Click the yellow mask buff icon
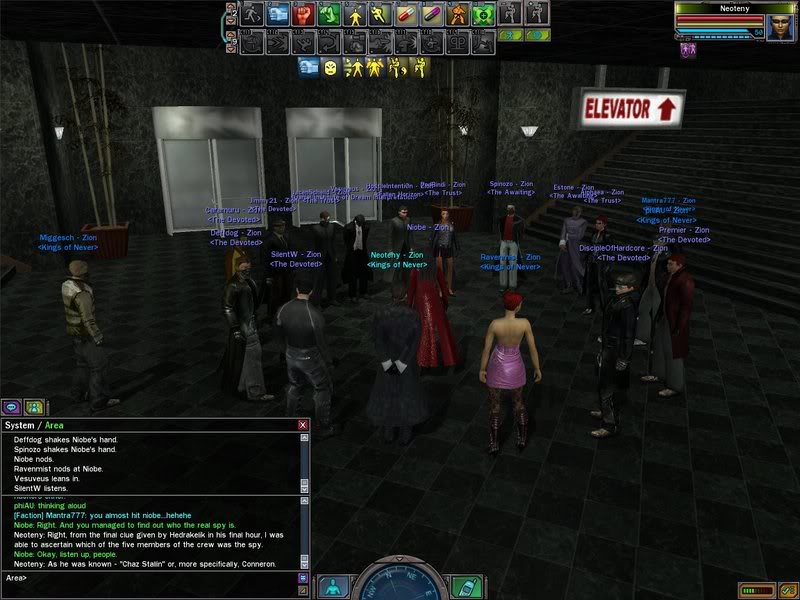The height and width of the screenshot is (600, 800). tap(328, 67)
